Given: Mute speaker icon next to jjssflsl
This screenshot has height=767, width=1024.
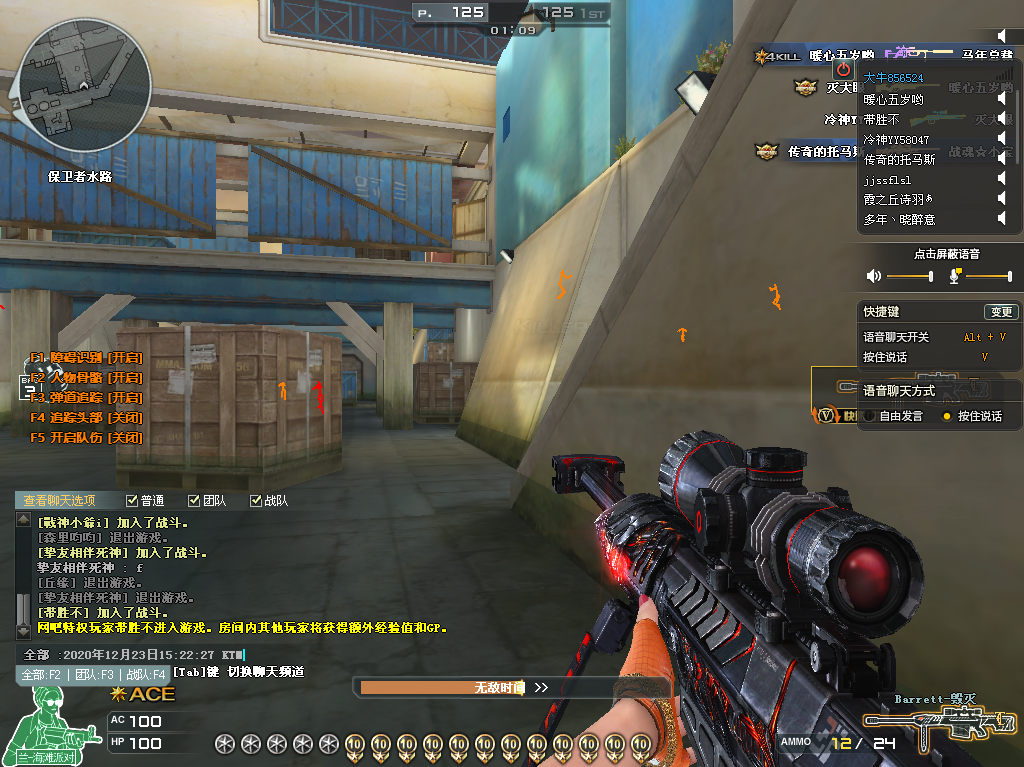Looking at the screenshot, I should pos(1001,180).
